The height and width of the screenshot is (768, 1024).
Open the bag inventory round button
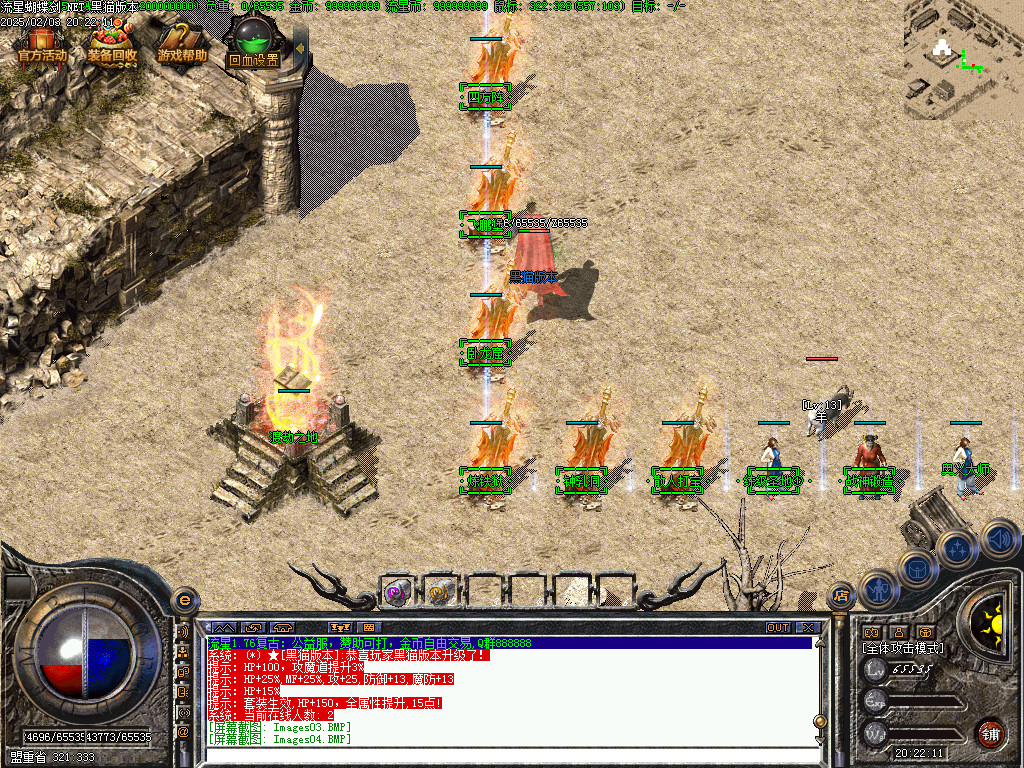coord(918,570)
